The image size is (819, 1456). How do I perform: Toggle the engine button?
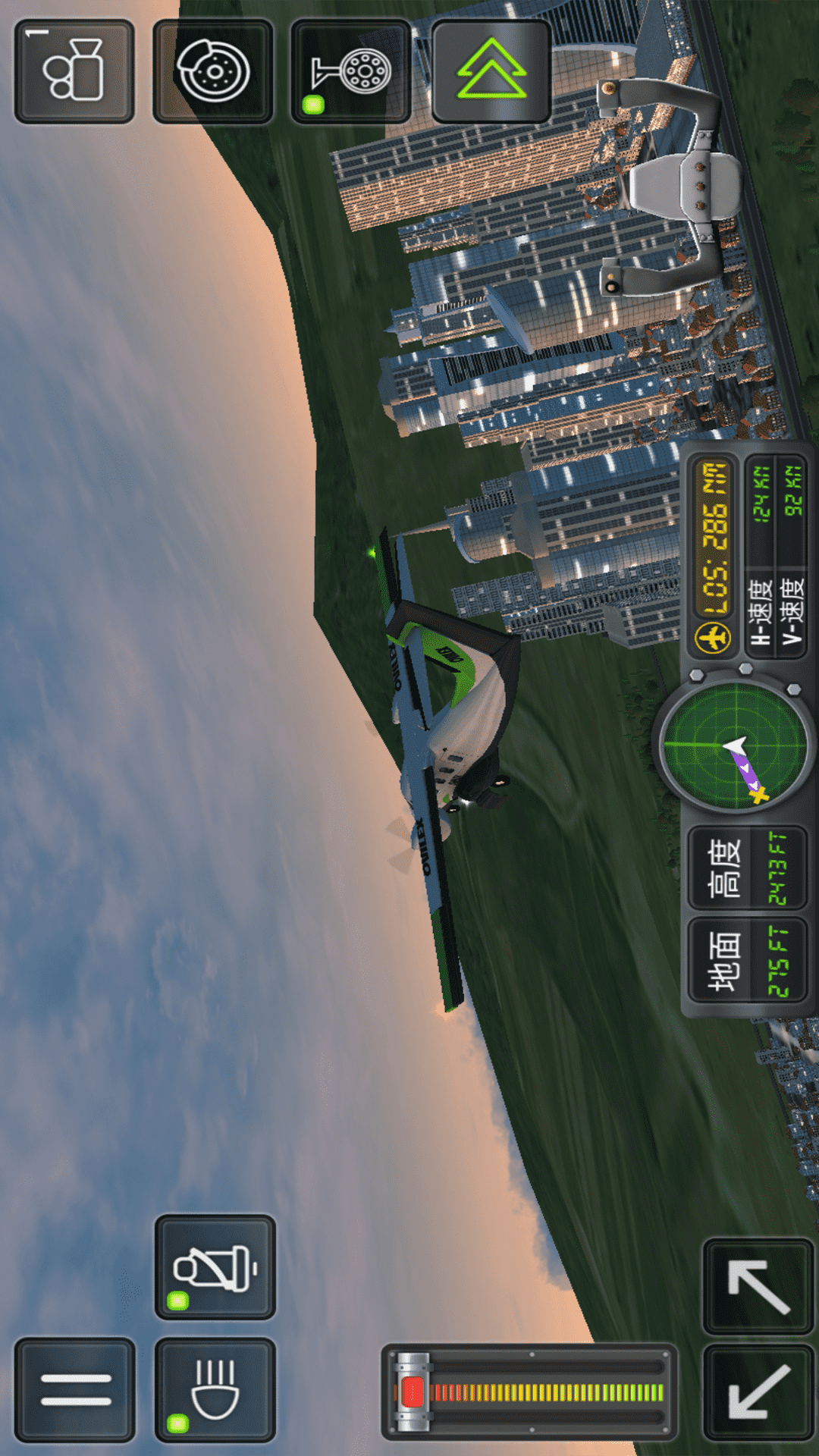[x=215, y=1267]
